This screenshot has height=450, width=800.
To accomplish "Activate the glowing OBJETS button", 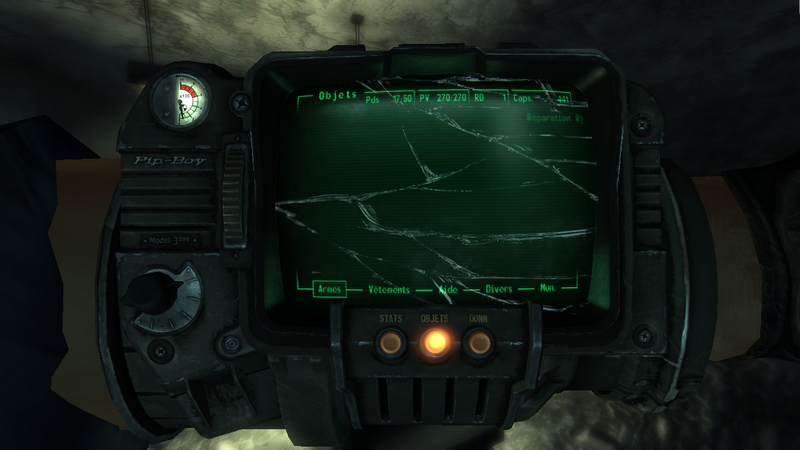I will coord(434,342).
